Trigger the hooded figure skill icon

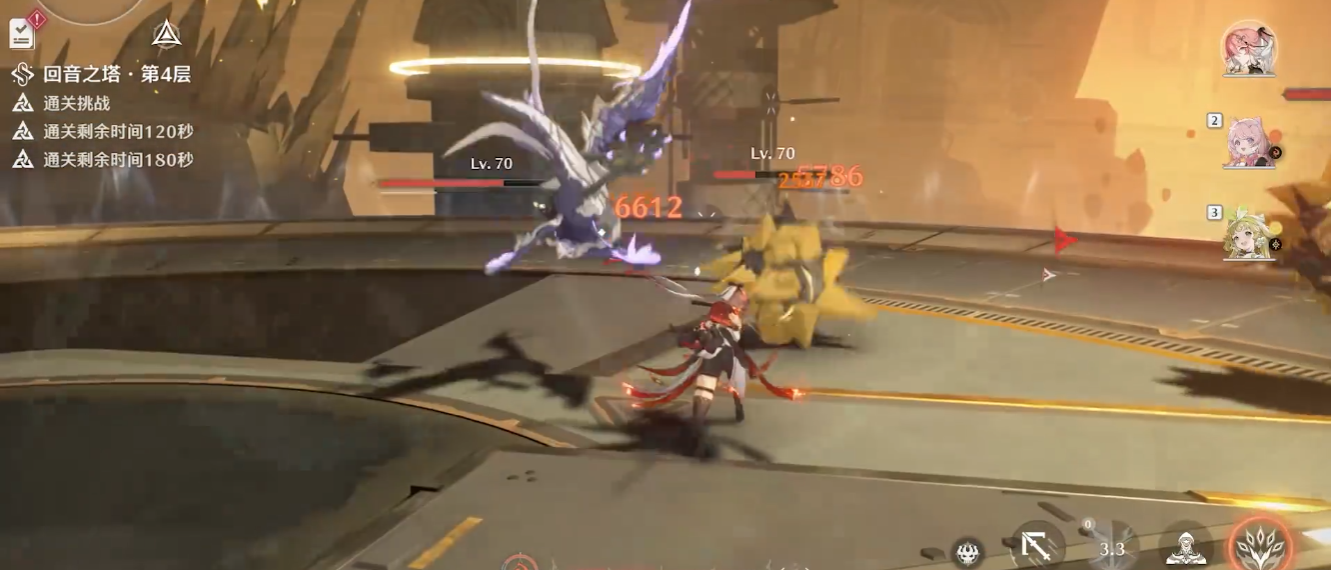[x=1187, y=546]
